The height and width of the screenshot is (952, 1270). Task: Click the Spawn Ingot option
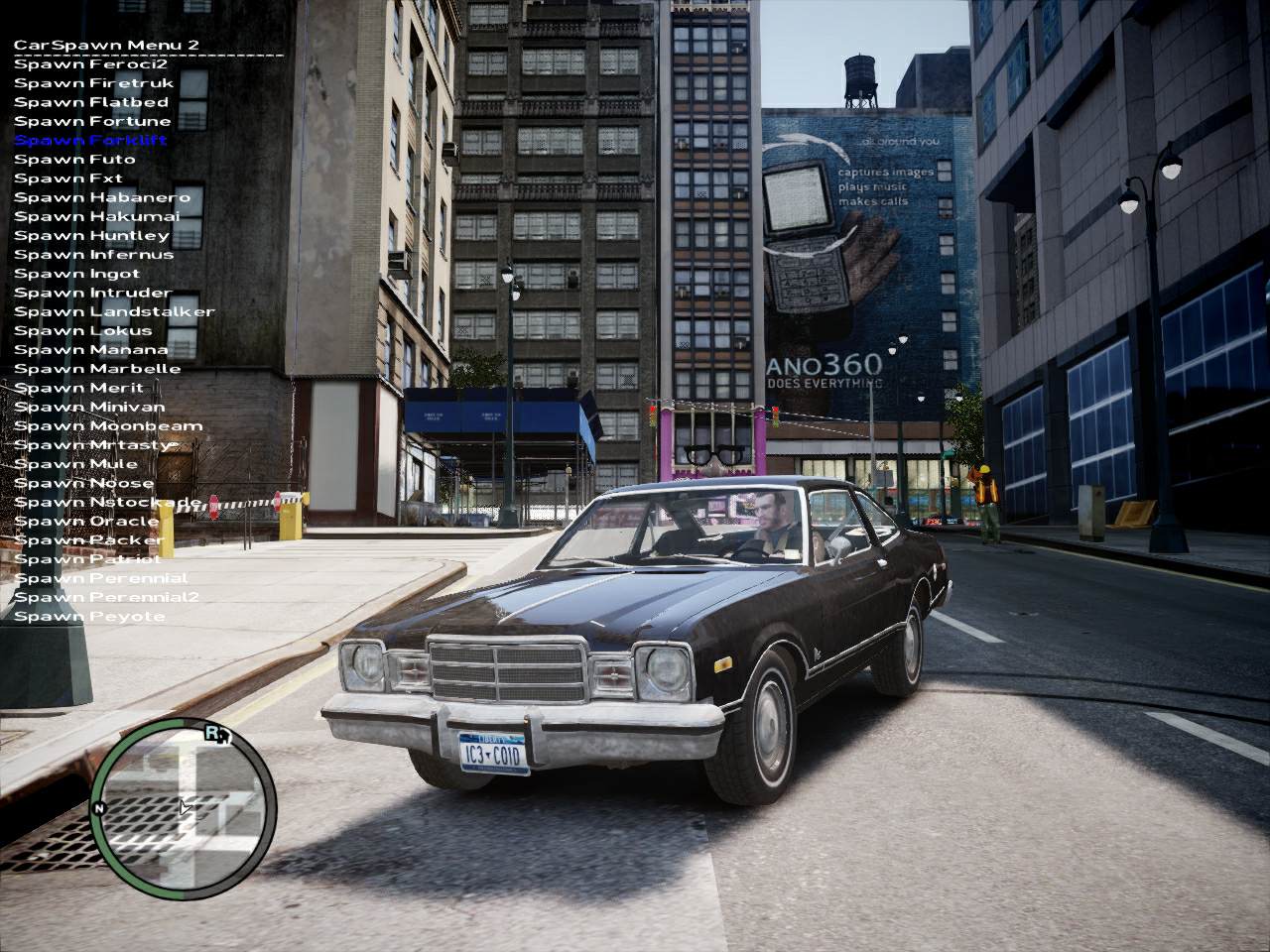pyautogui.click(x=76, y=274)
